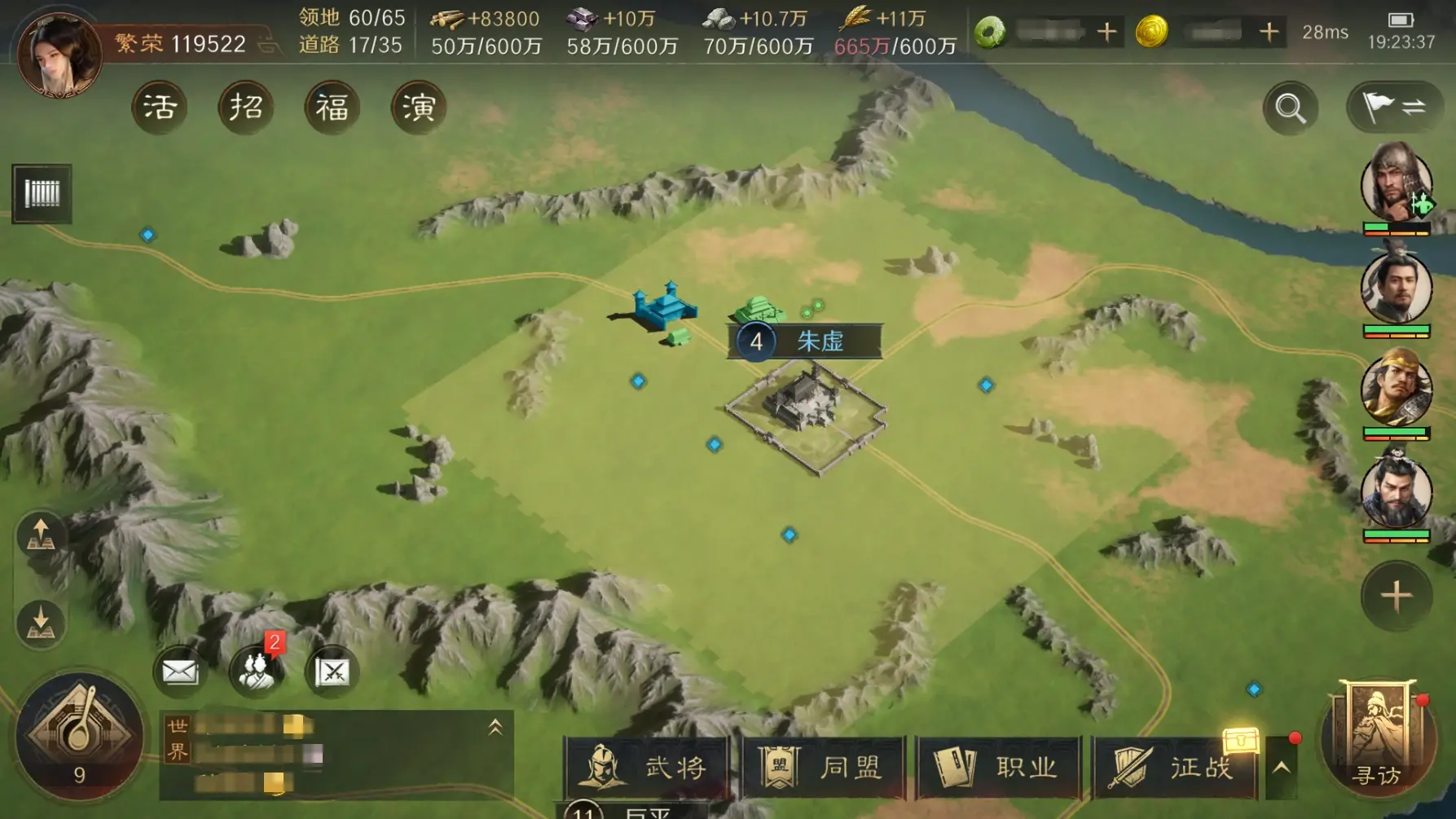Open the 演 drill button
The image size is (1456, 819).
pos(419,108)
